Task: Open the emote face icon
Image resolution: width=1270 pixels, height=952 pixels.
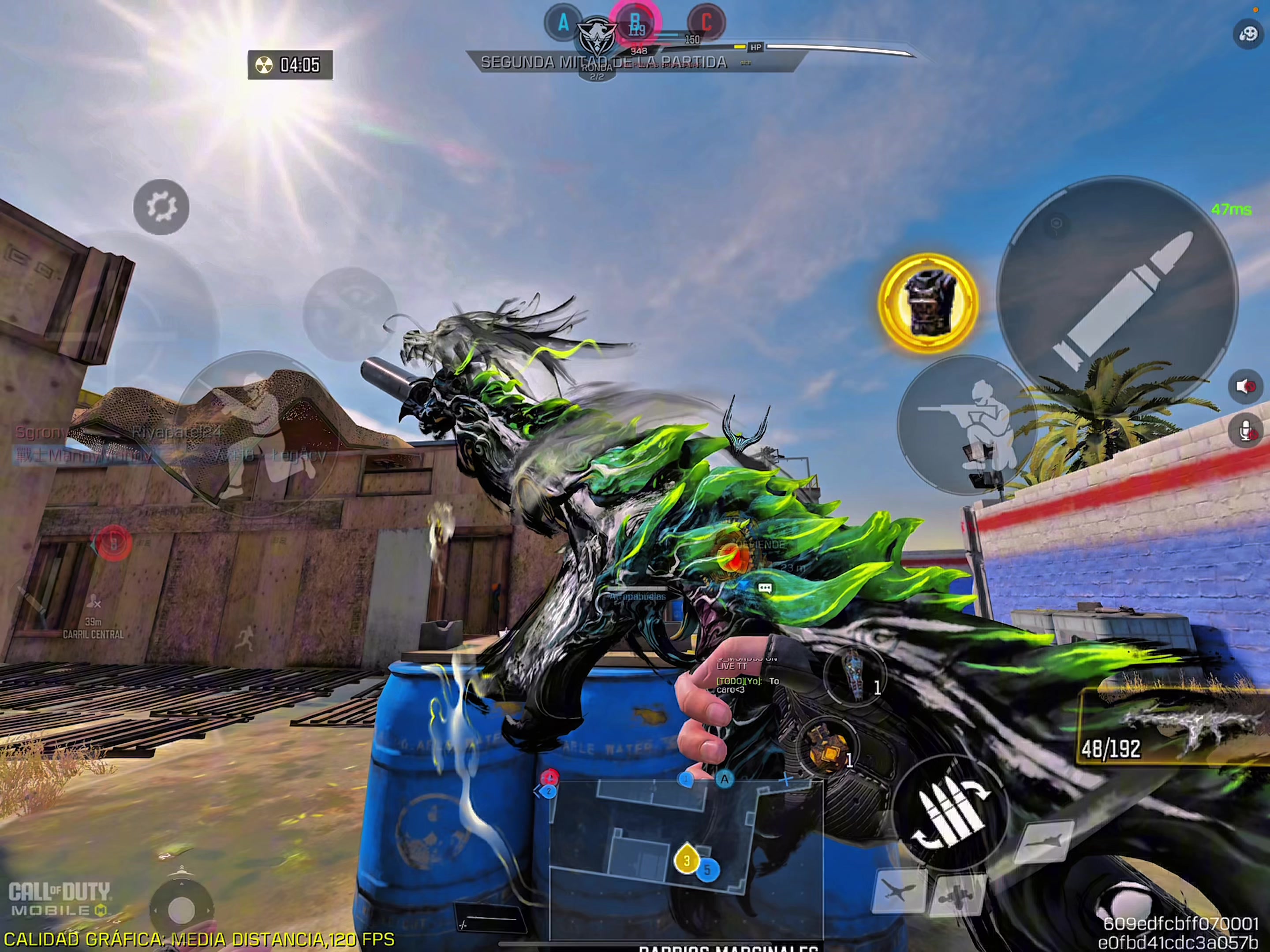Action: (x=1248, y=34)
